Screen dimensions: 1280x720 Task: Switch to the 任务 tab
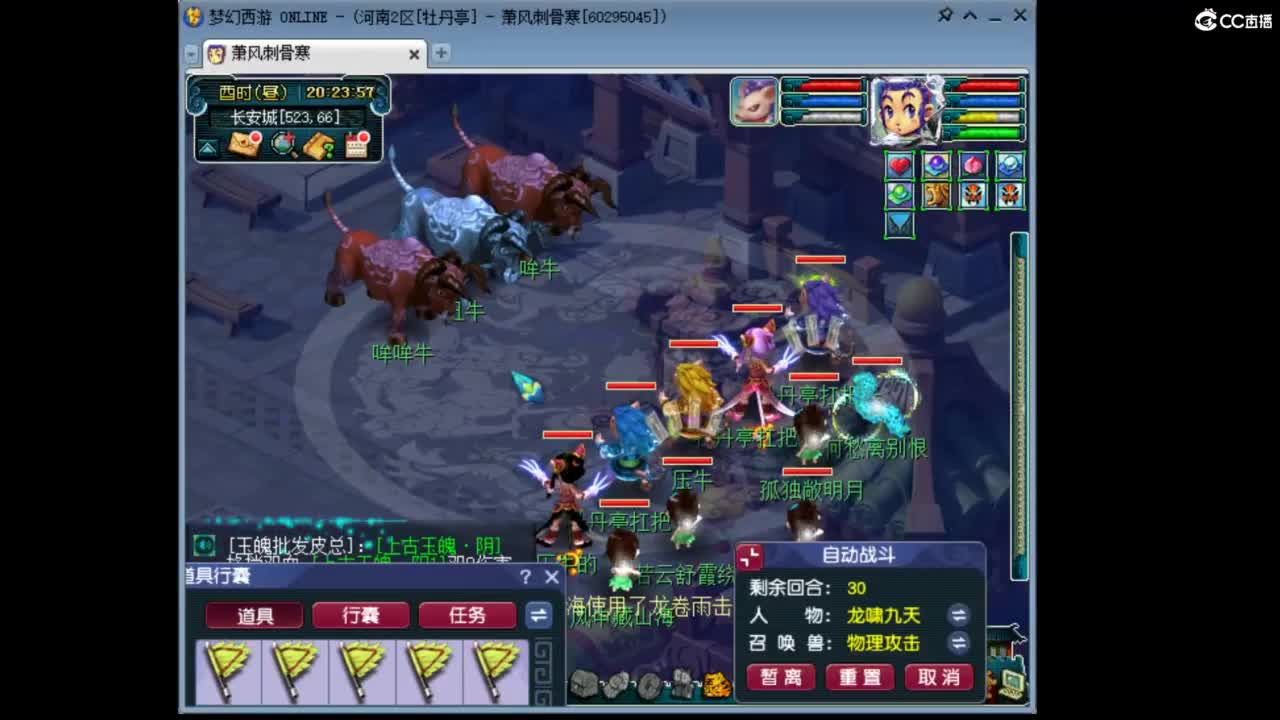467,615
